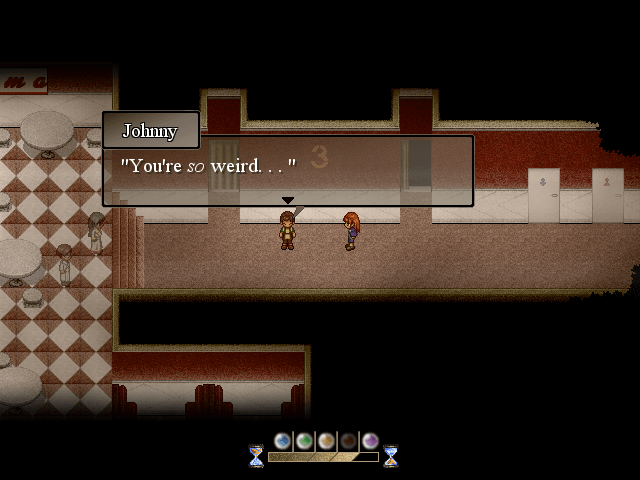The image size is (640, 480).
Task: Advance Johnny's "You're so weird" dialogue box
Action: (288, 171)
